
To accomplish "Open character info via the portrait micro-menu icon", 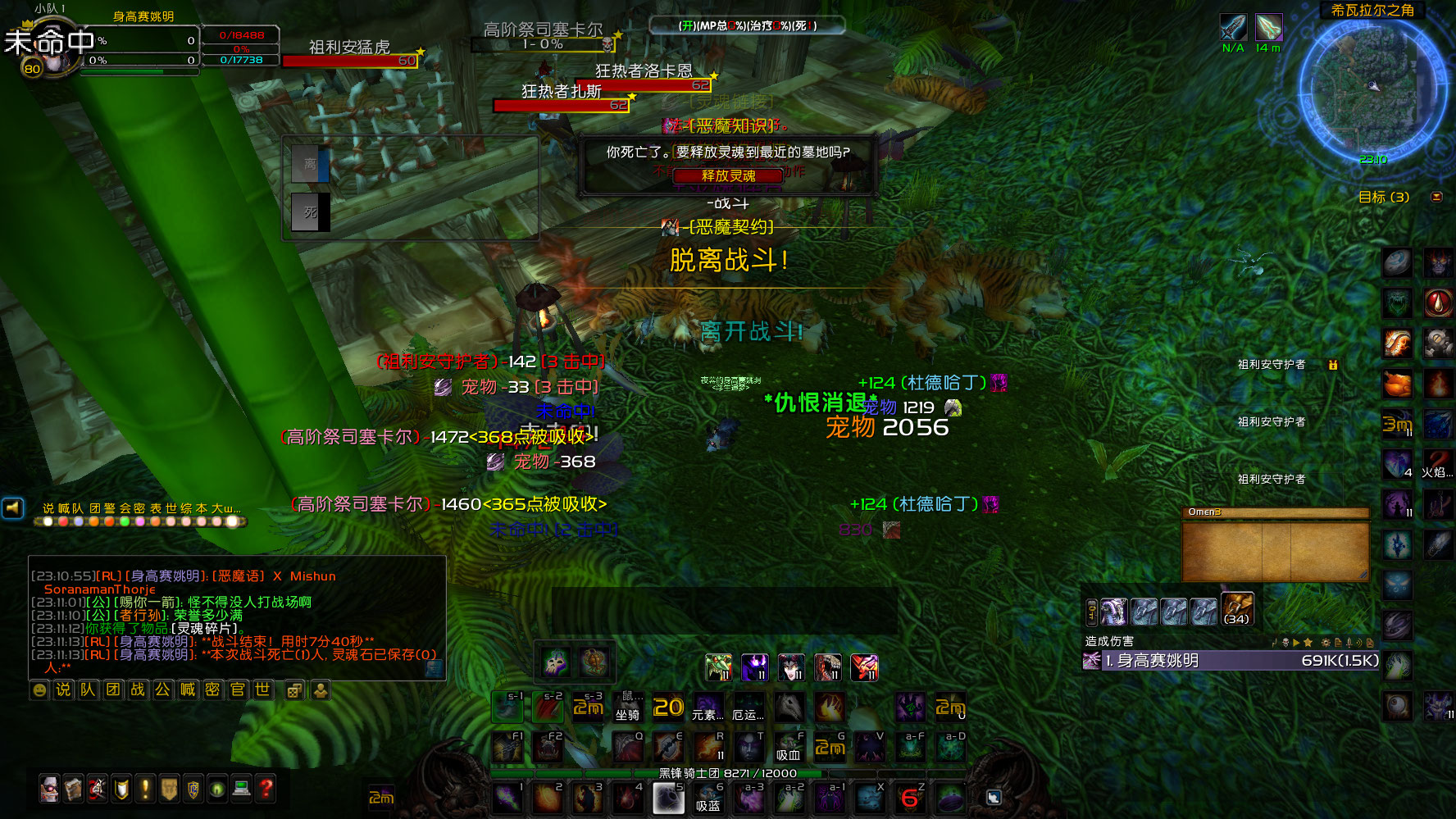I will coord(49,789).
